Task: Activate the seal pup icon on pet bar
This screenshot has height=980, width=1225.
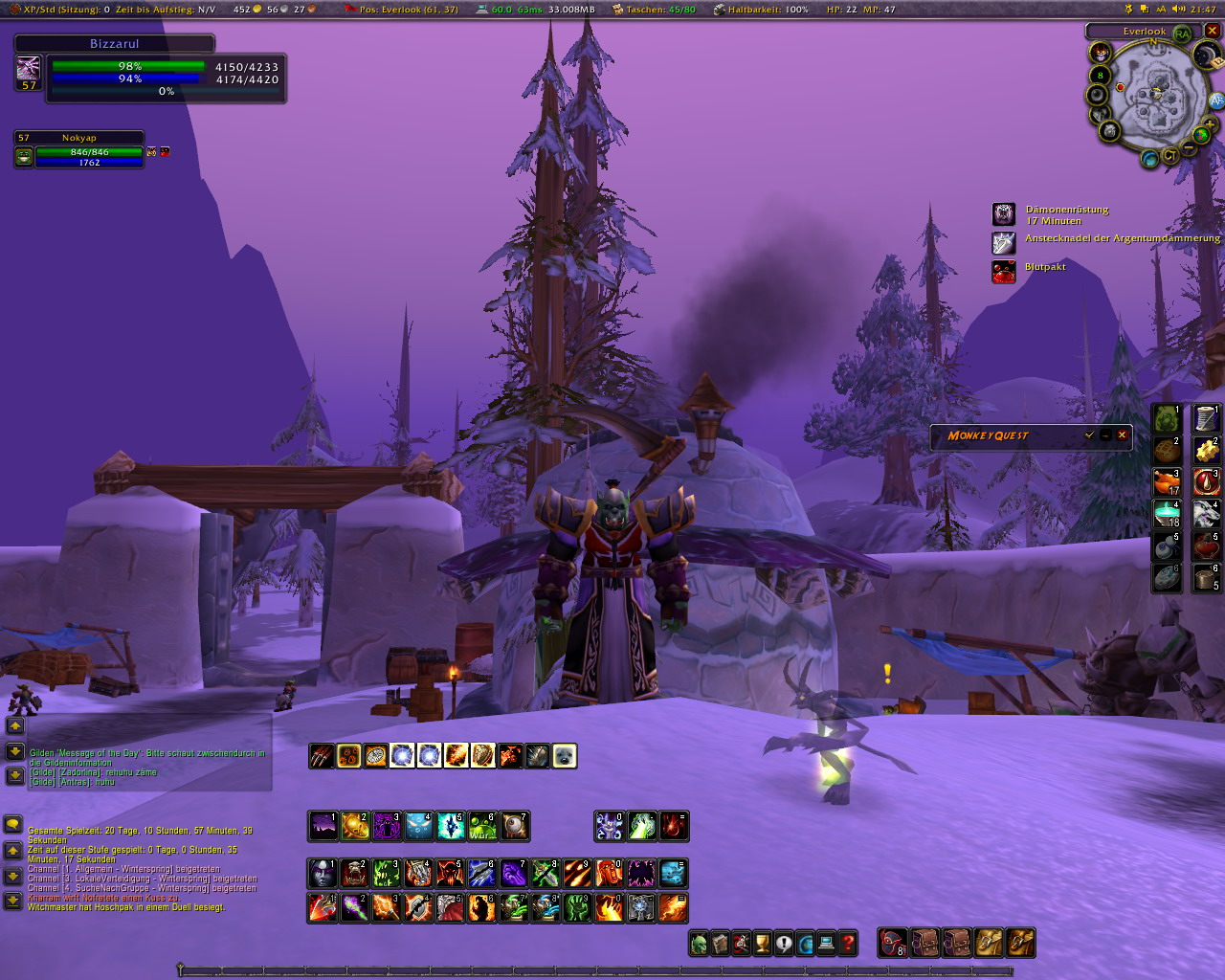Action: pyautogui.click(x=565, y=756)
